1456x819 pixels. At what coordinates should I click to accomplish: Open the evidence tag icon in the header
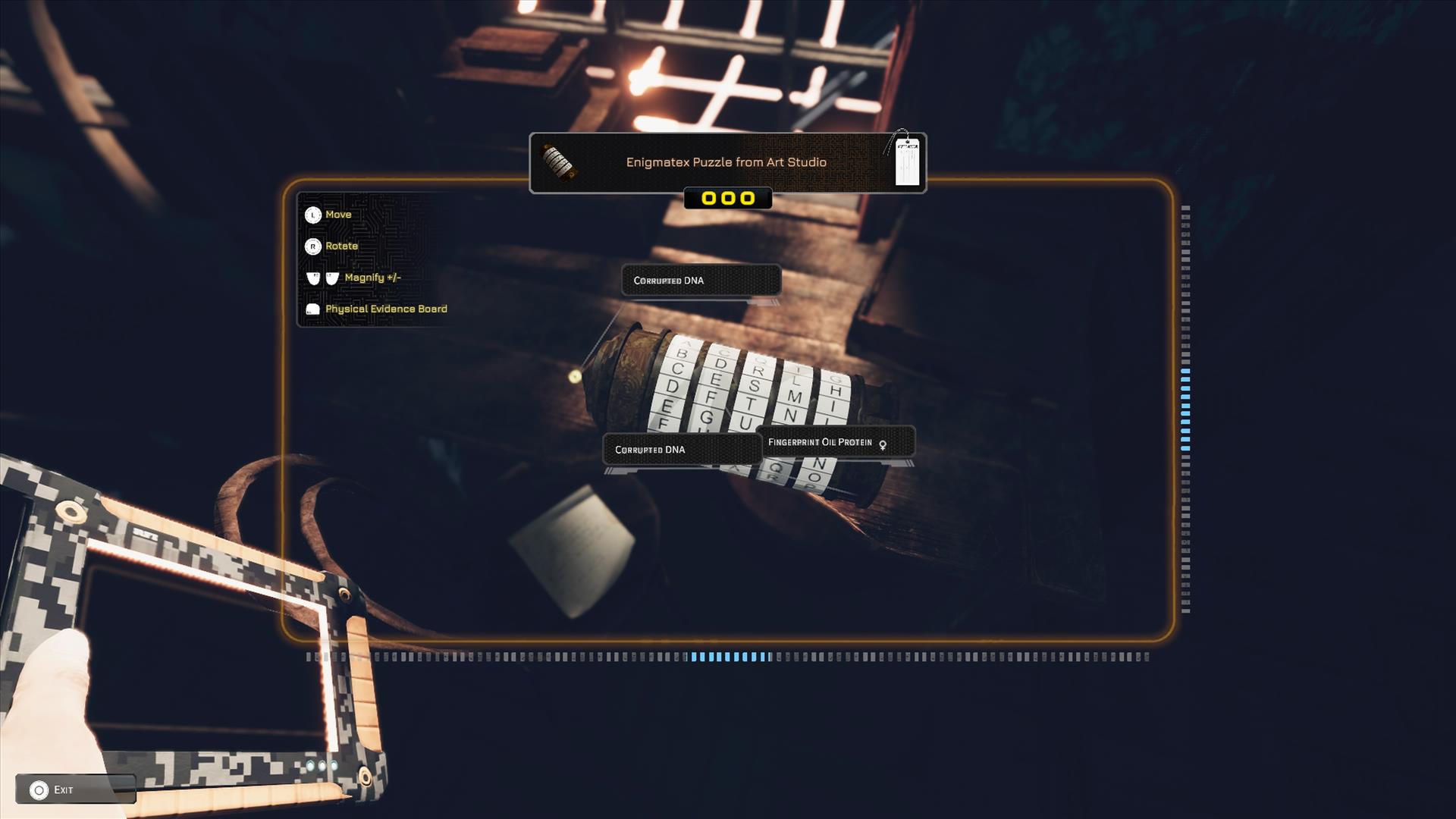point(905,161)
